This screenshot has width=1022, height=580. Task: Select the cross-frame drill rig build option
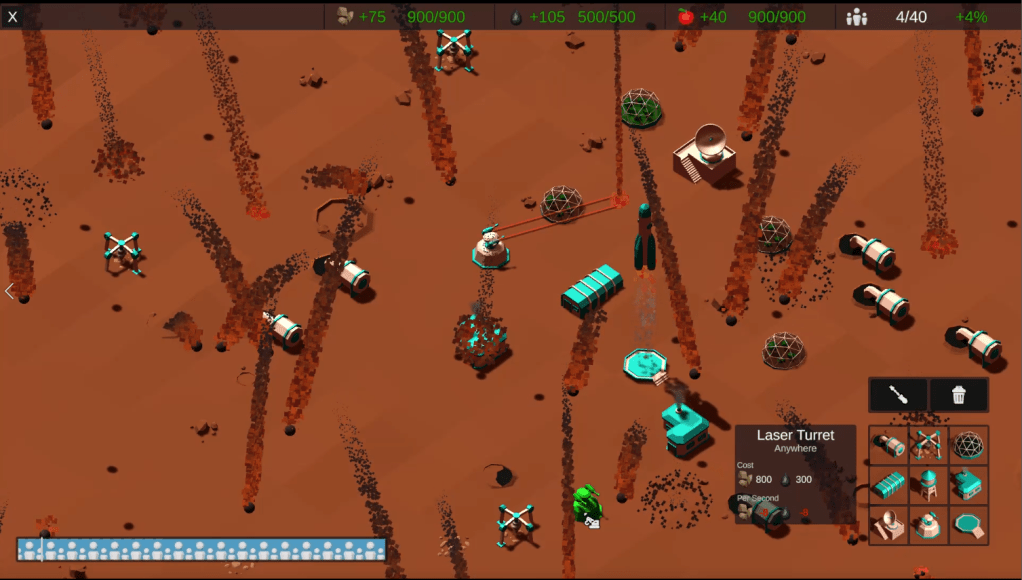(929, 445)
